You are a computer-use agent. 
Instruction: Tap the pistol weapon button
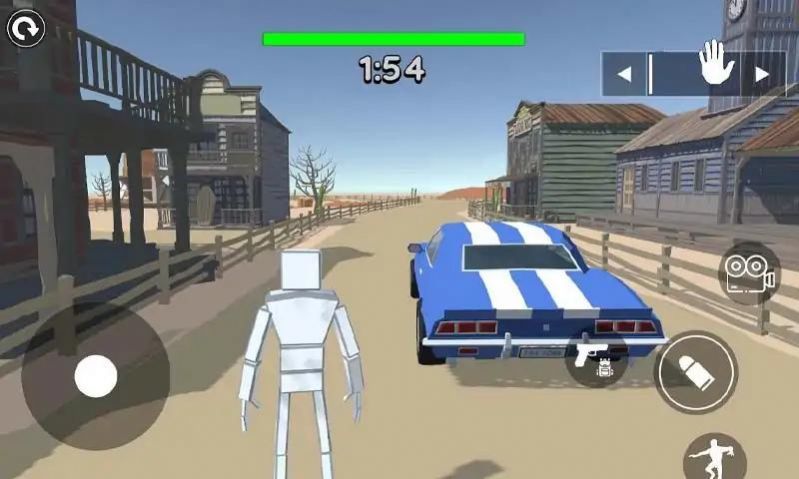[596, 357]
